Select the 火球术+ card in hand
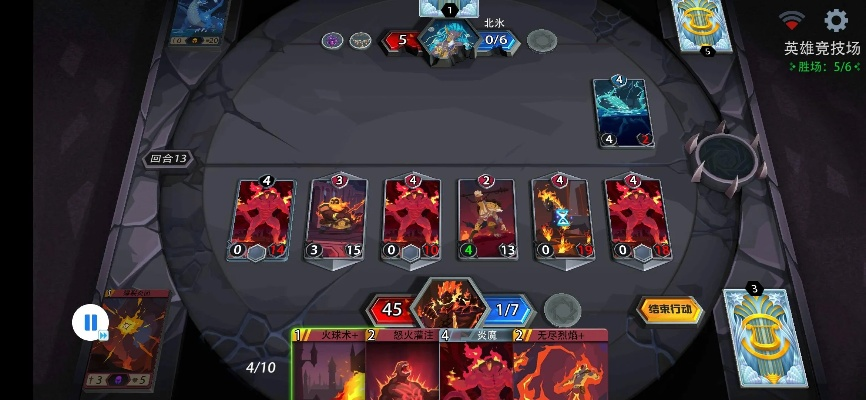 point(328,368)
